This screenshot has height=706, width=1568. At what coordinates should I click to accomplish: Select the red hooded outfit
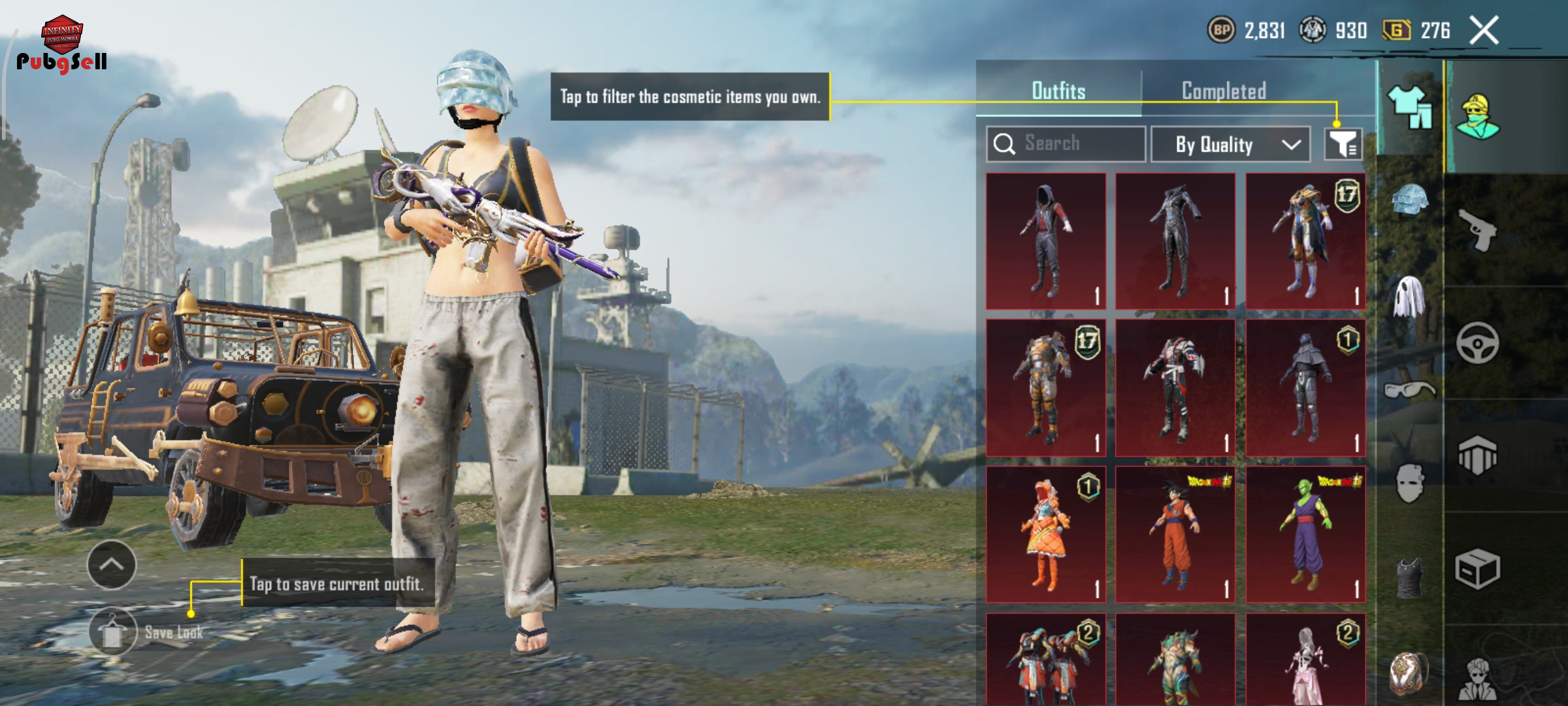(1046, 241)
